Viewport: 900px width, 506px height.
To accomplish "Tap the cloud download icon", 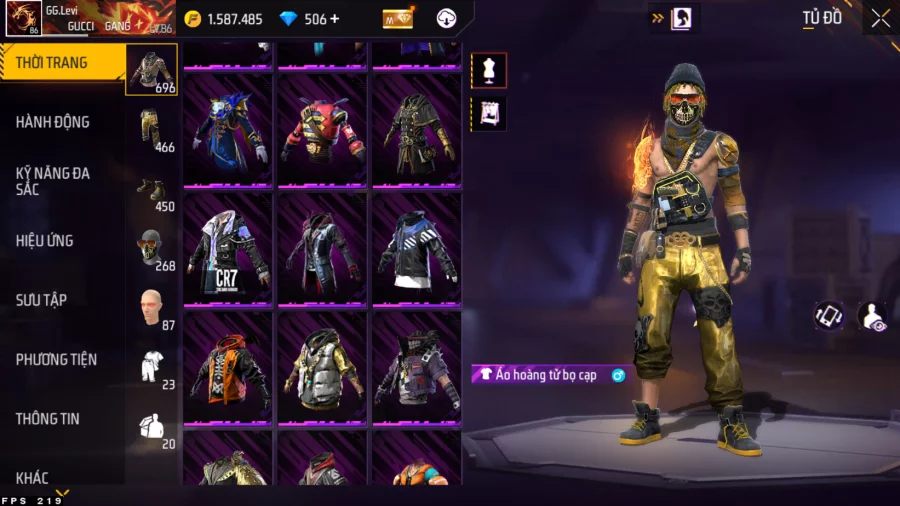I will coord(446,18).
